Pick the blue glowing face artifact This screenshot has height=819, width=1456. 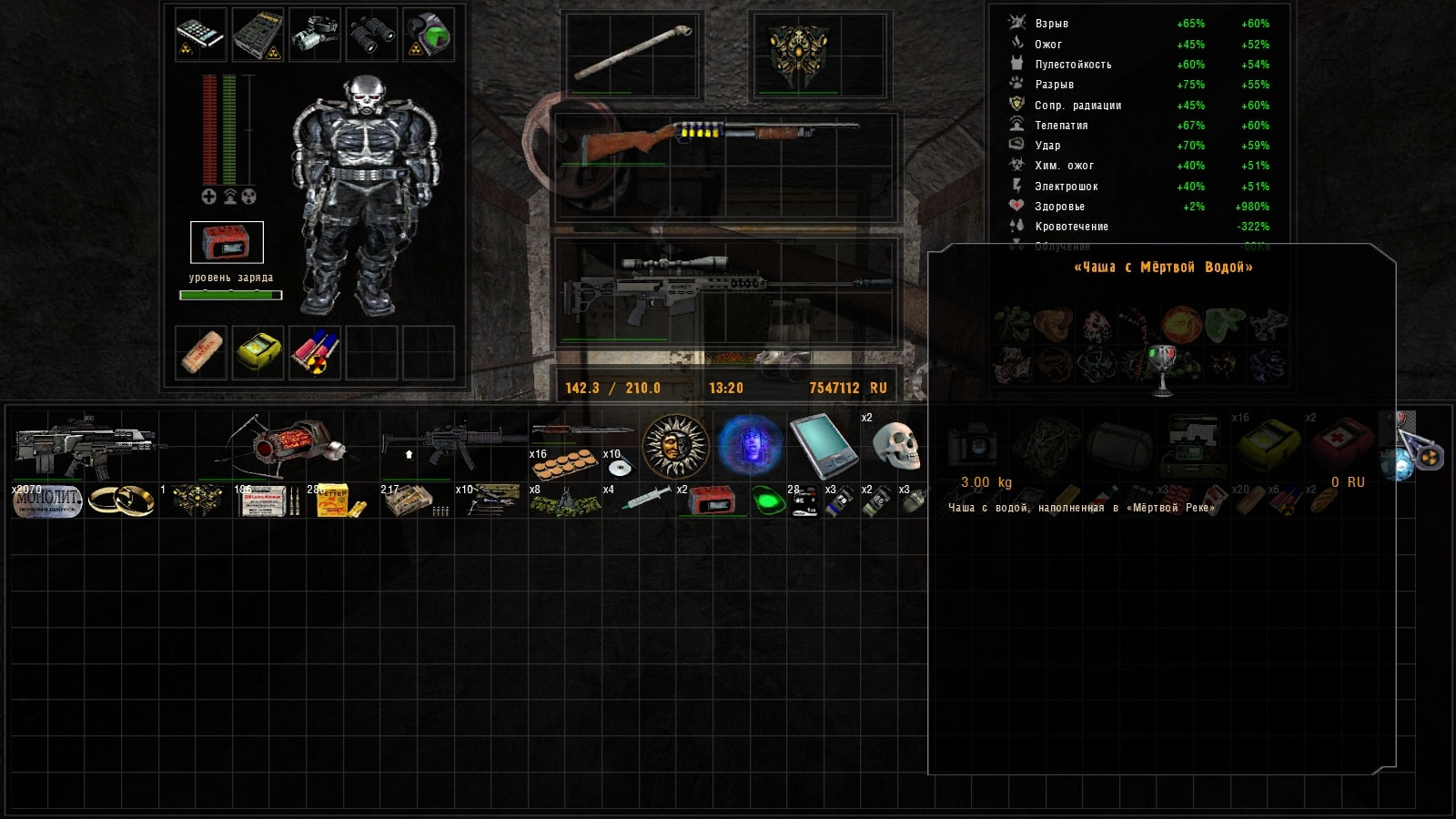749,446
